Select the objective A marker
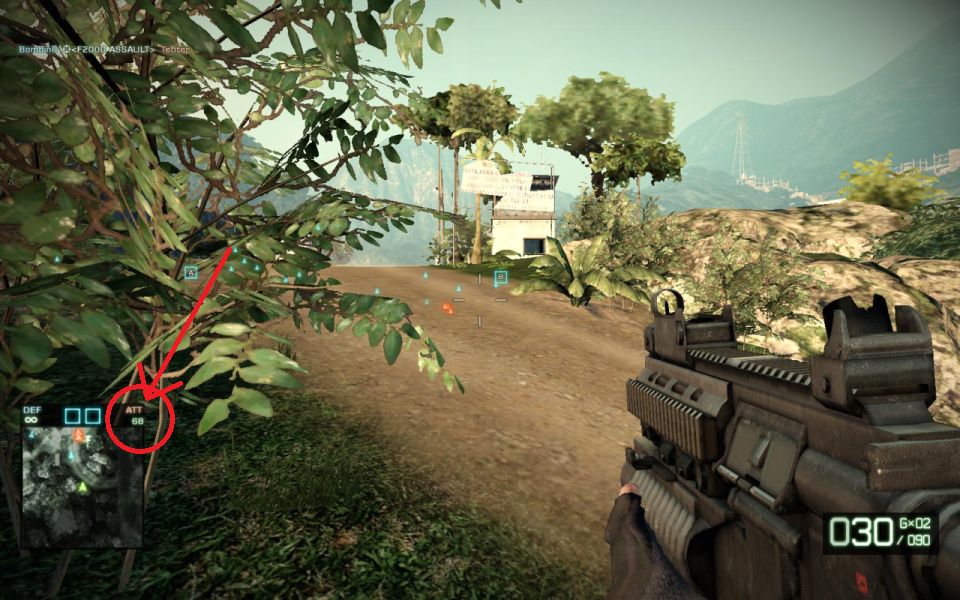 (191, 272)
